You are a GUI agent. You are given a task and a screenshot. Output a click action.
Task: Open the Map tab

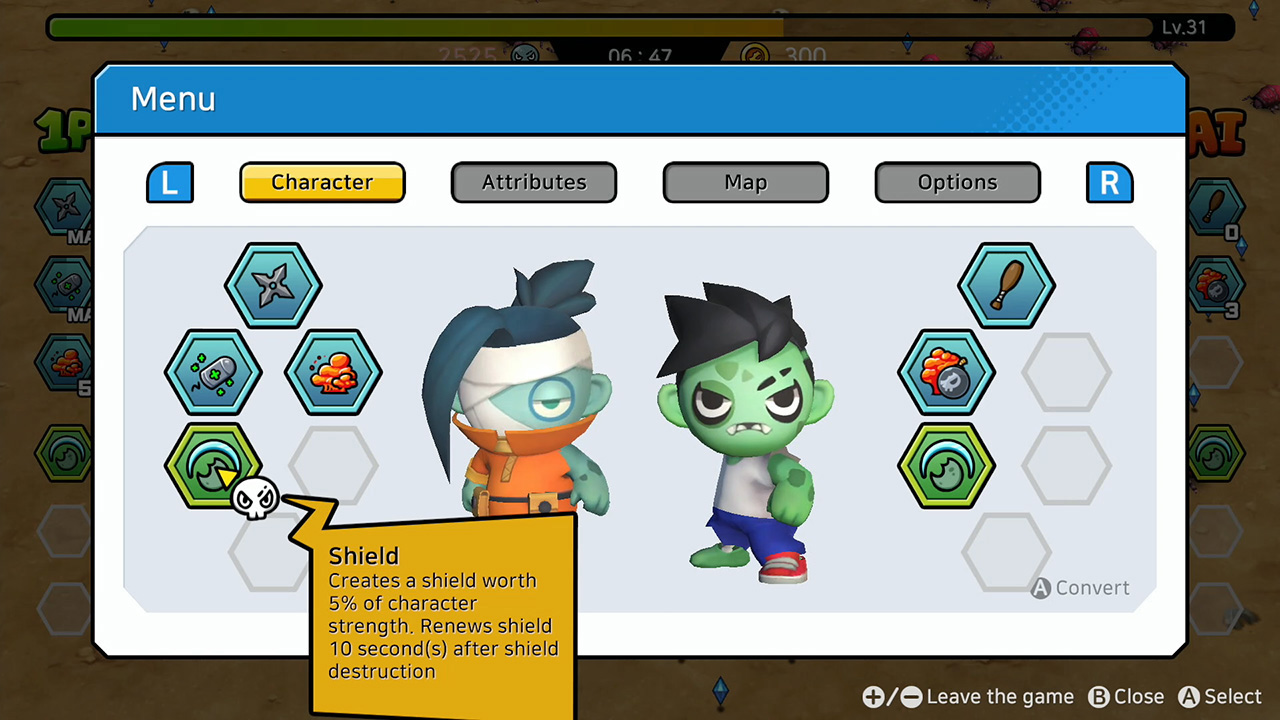(x=745, y=182)
